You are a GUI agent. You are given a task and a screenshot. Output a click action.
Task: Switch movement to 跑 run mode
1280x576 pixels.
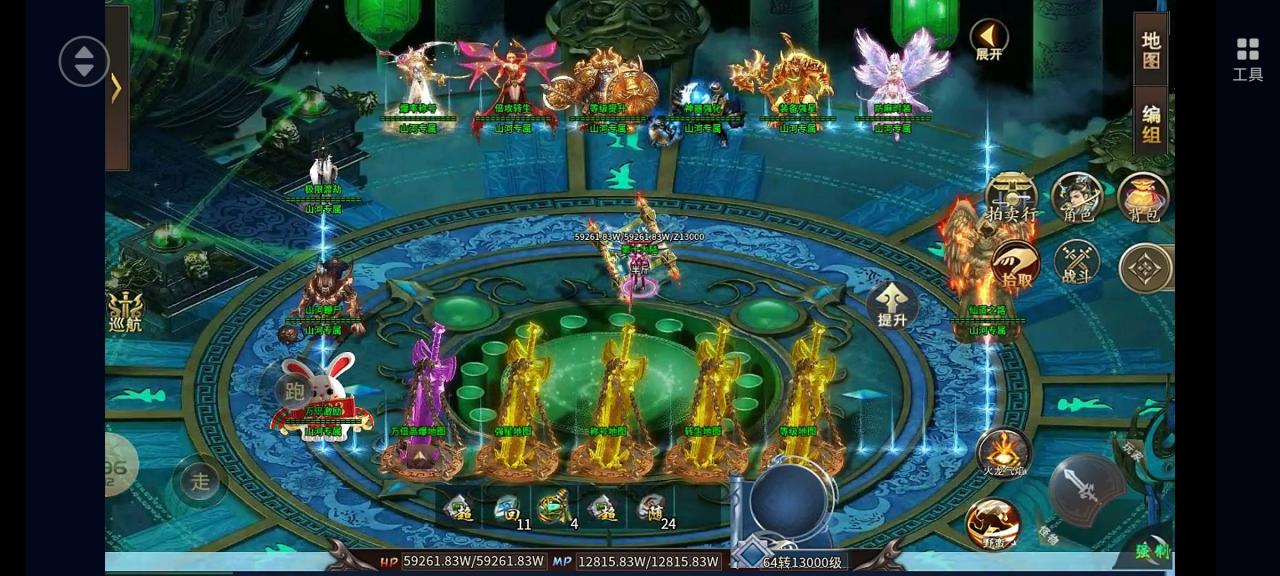(294, 391)
